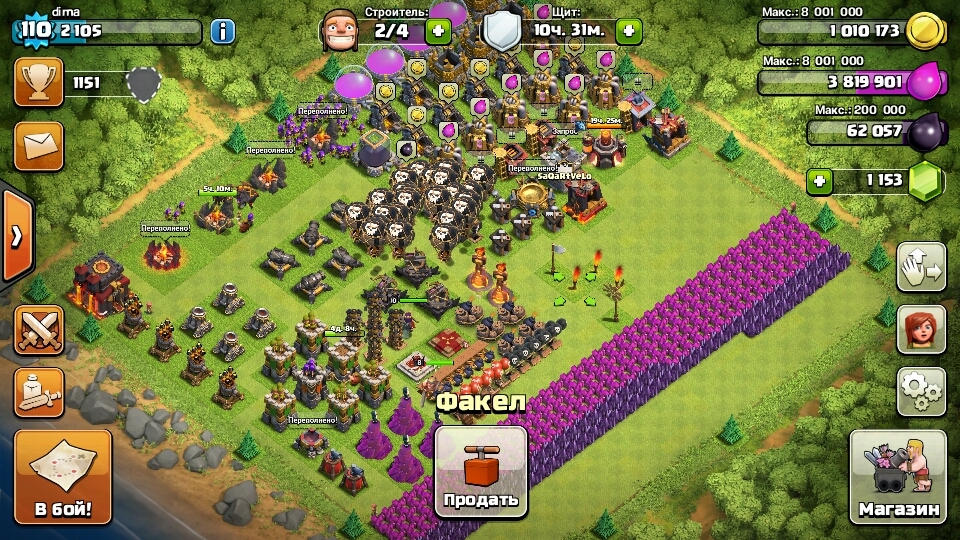This screenshot has width=960, height=540.
Task: Open the potion and scroll button
Action: (39, 392)
